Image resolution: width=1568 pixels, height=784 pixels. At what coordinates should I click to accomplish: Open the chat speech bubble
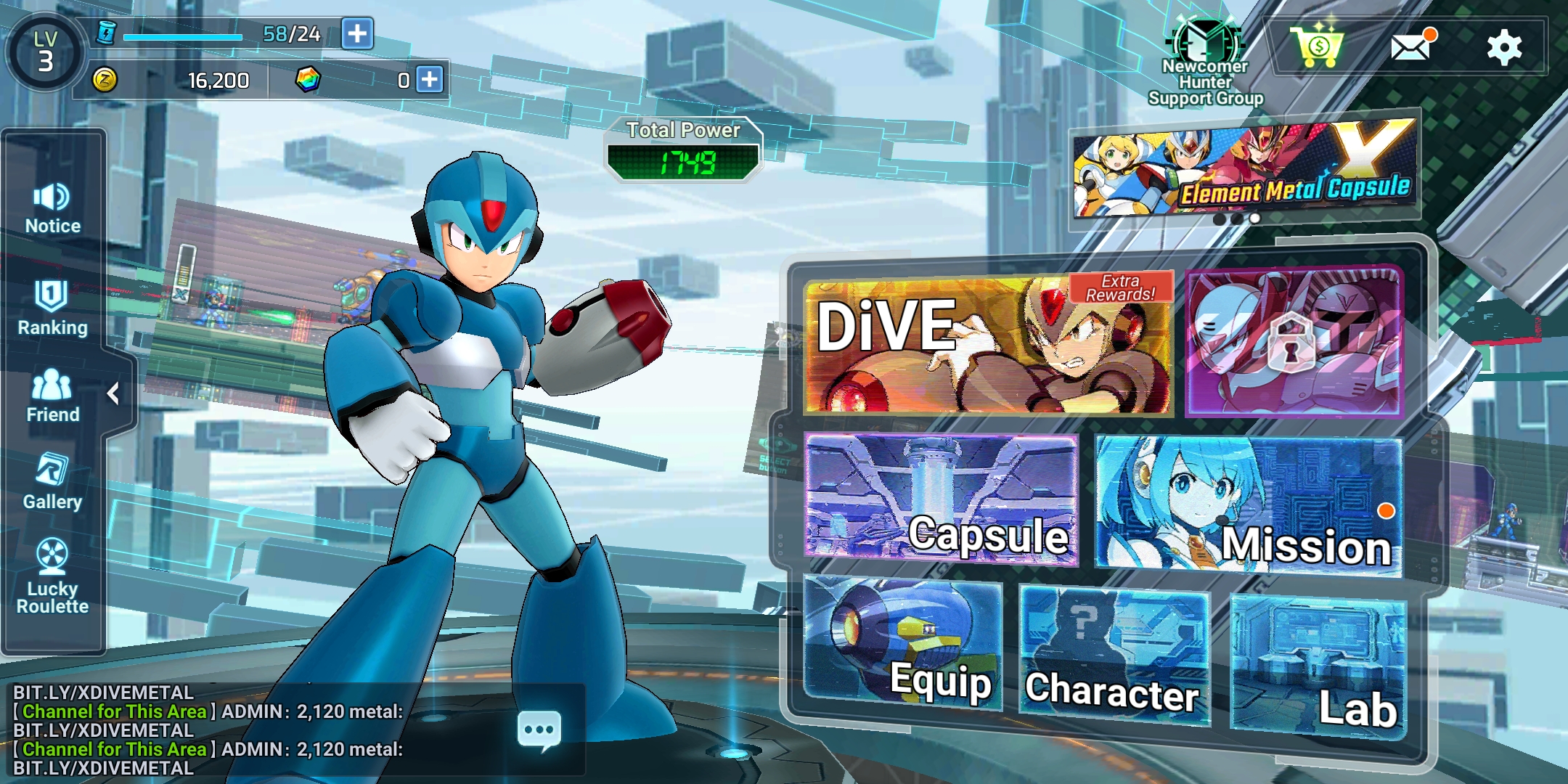[x=539, y=730]
